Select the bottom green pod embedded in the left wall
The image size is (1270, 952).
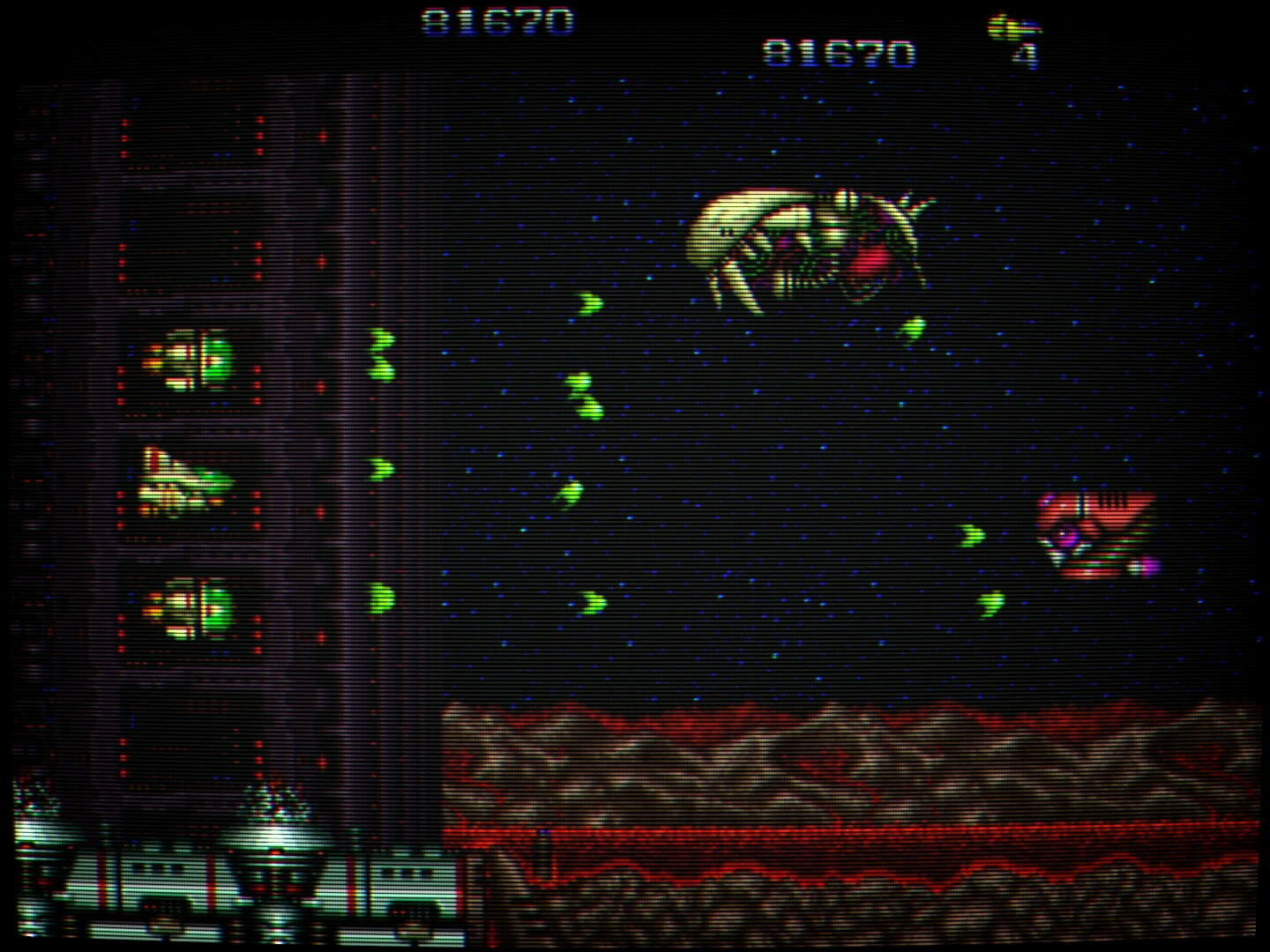click(x=190, y=608)
